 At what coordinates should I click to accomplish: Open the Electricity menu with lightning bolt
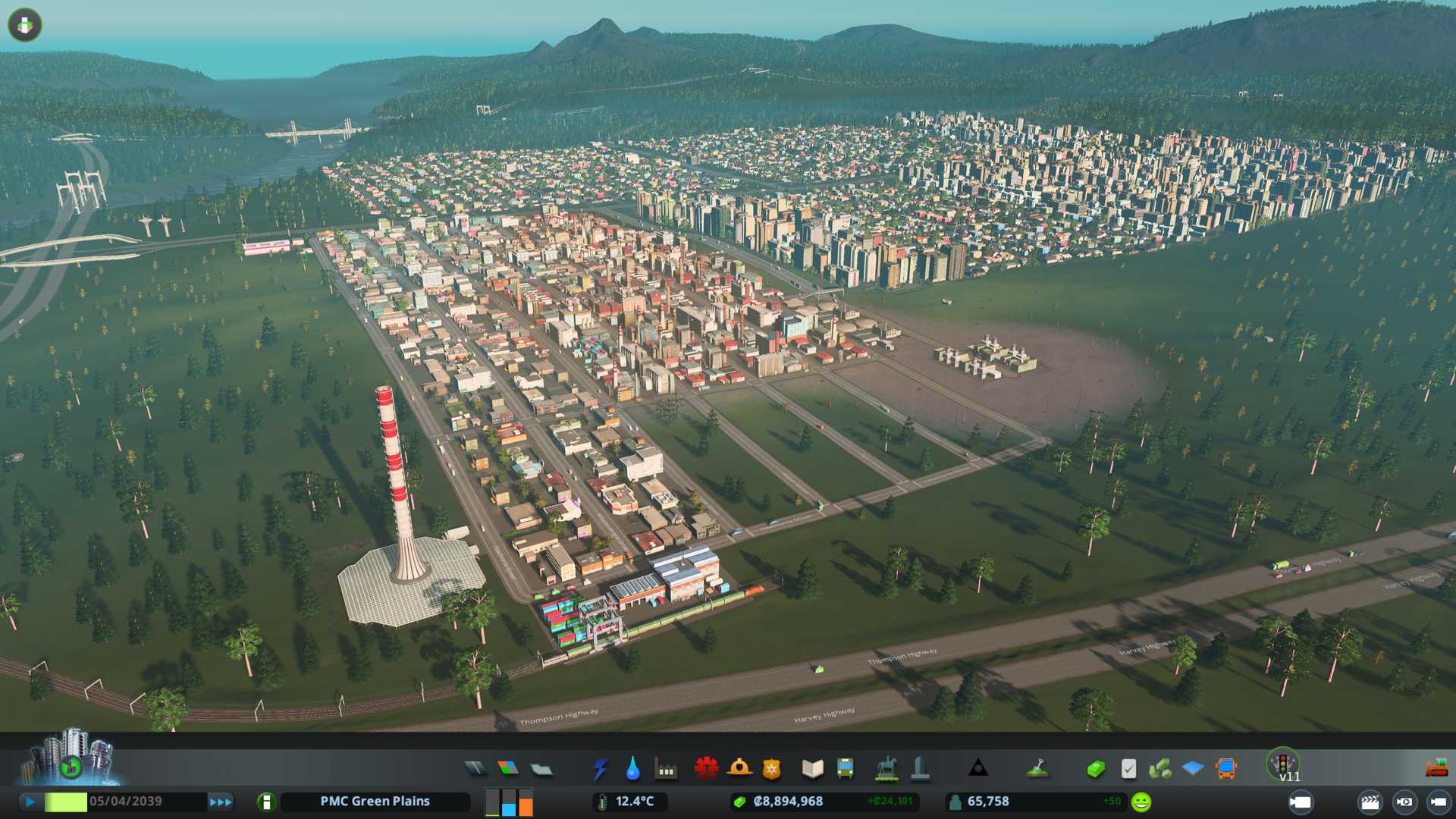coord(600,769)
